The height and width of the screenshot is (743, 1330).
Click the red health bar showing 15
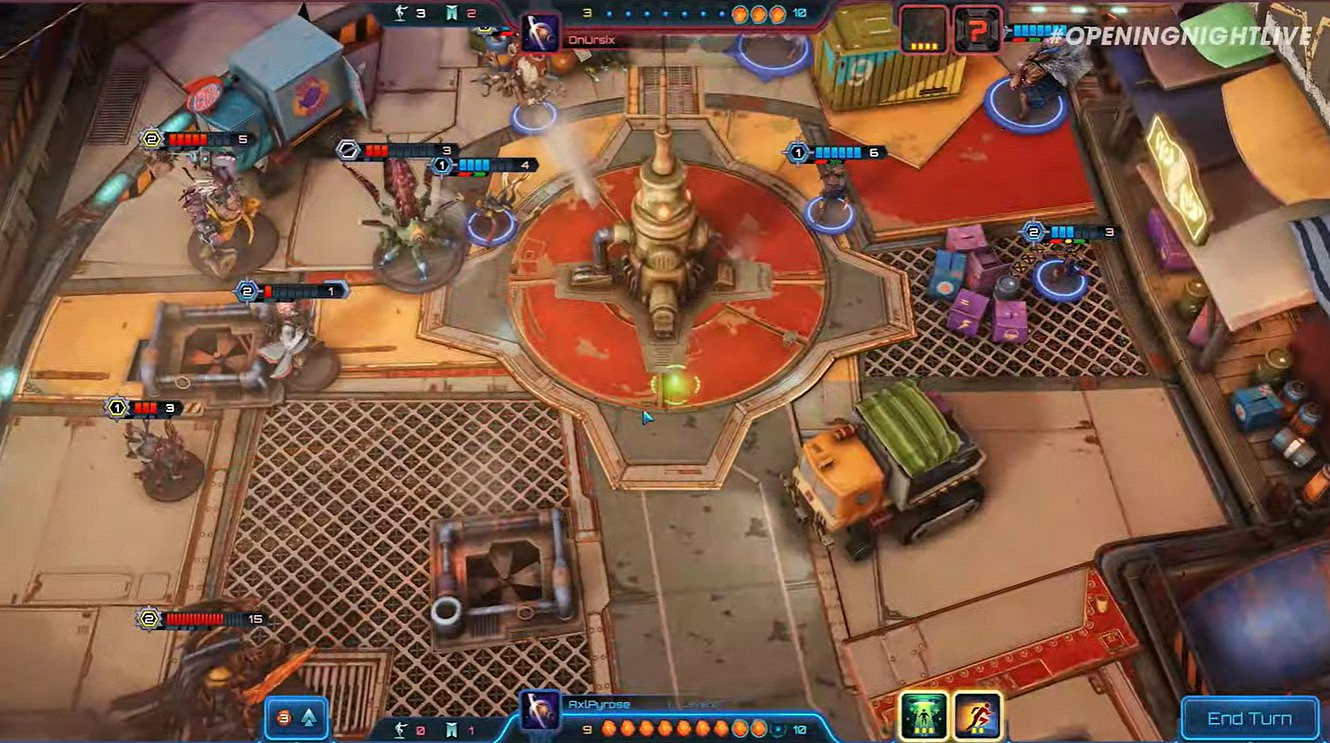pyautogui.click(x=195, y=618)
